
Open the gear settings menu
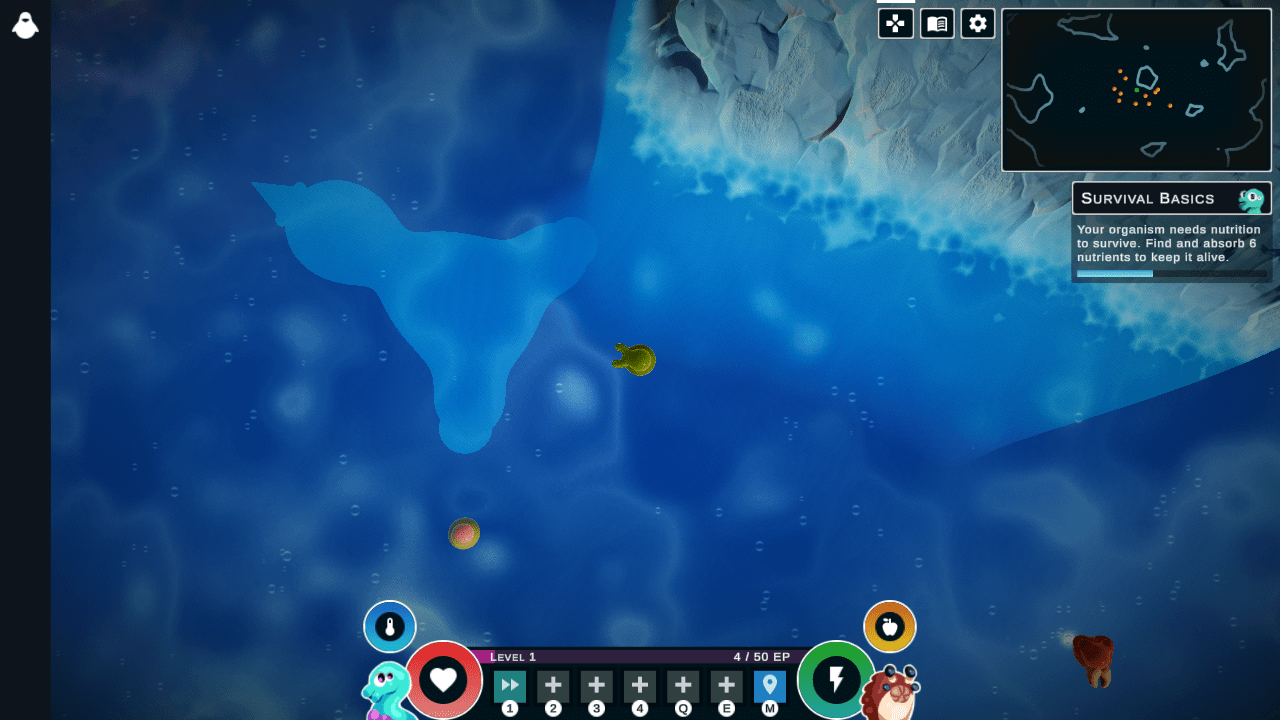978,24
